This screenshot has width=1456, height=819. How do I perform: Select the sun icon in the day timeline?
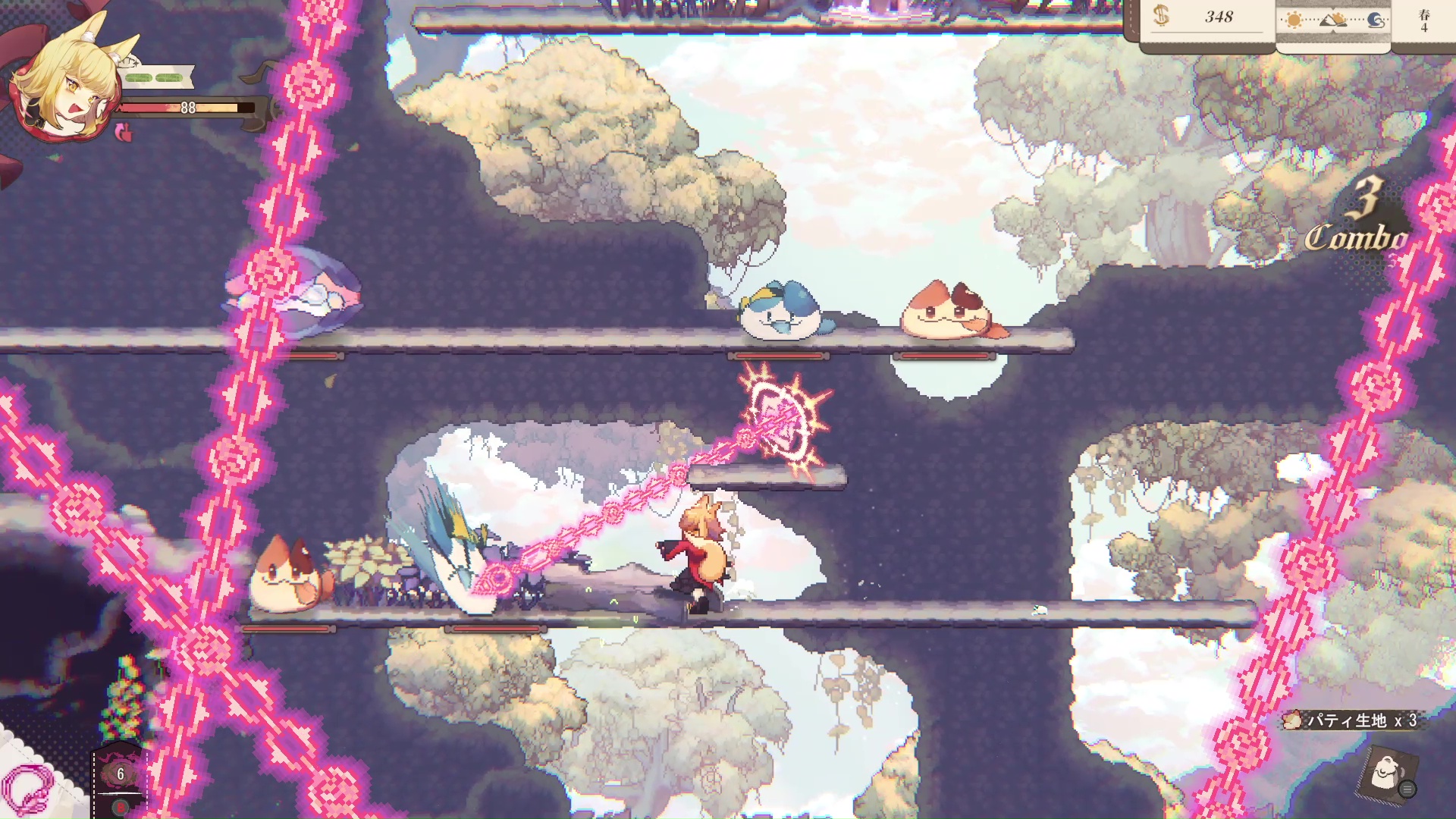pyautogui.click(x=1294, y=19)
